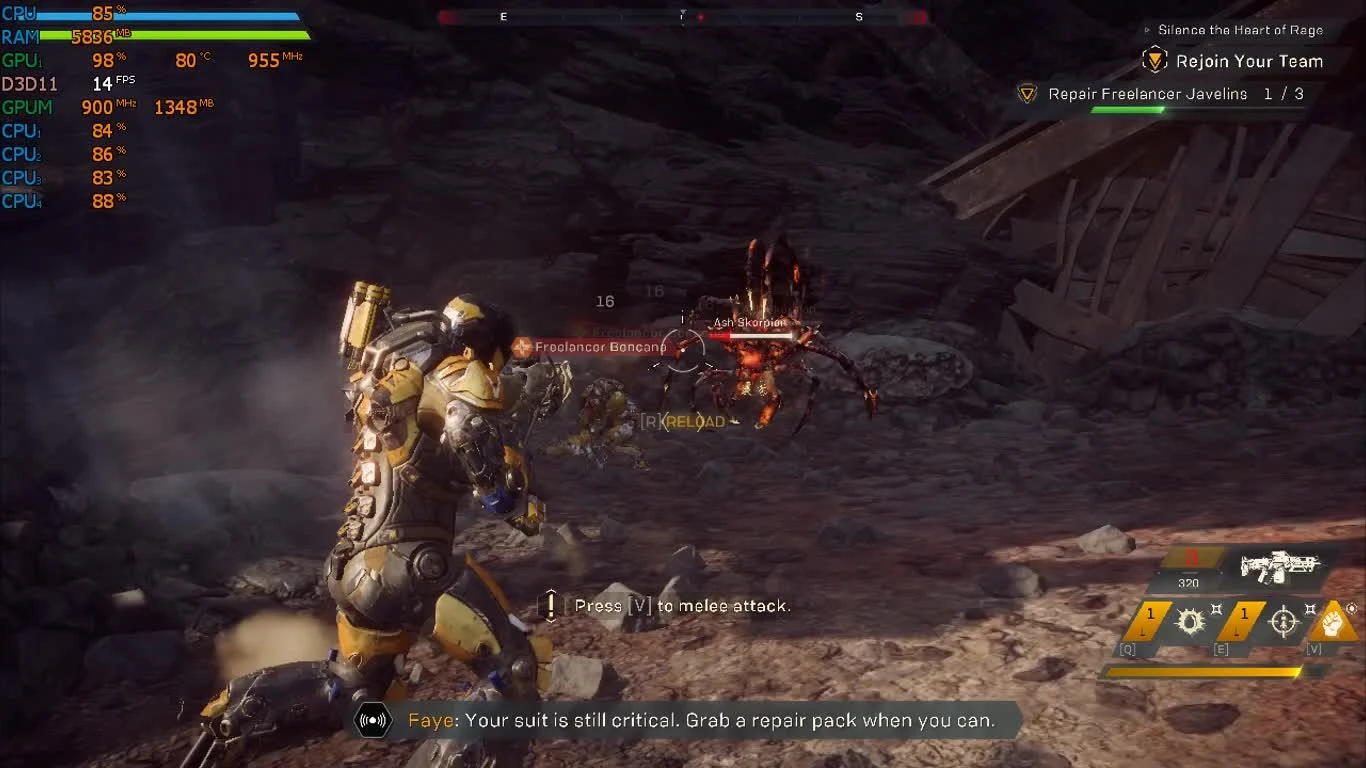Screen dimensions: 1366x768
Task: Click the Repair Freelancer Javelins objective icon
Action: tap(1026, 93)
